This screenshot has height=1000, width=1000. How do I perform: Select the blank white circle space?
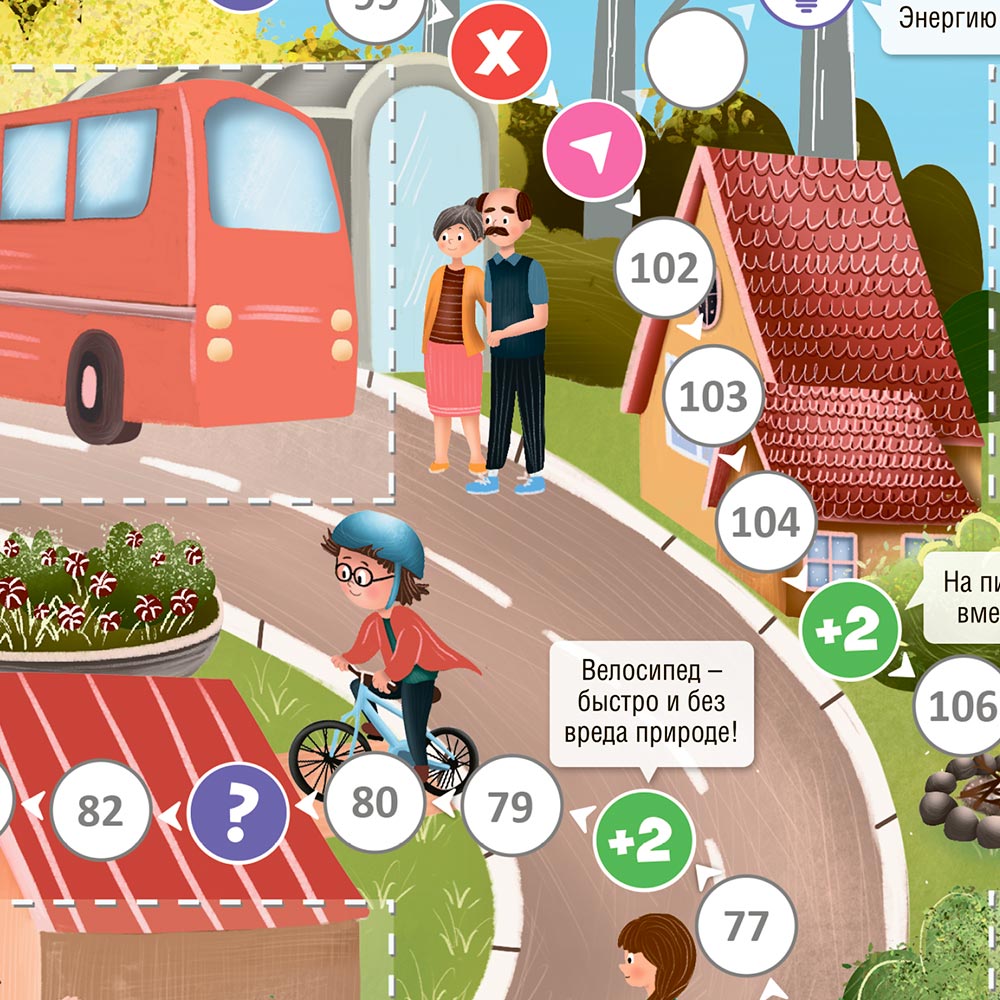[x=696, y=60]
